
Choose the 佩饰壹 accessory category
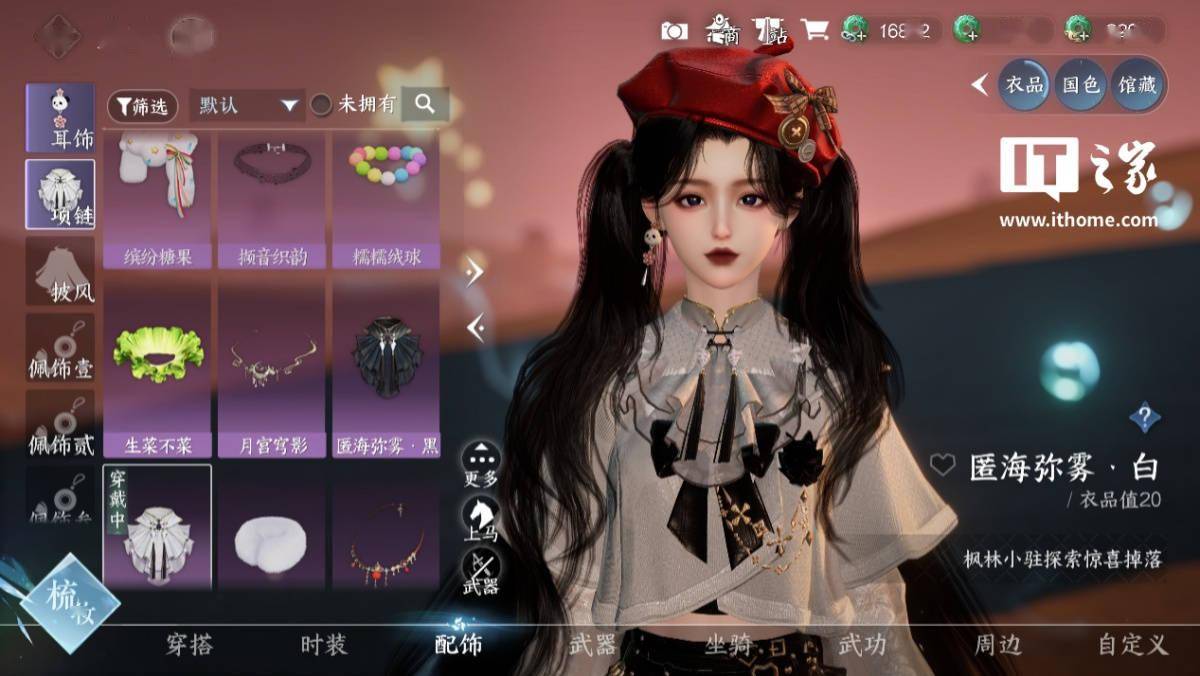coord(61,347)
